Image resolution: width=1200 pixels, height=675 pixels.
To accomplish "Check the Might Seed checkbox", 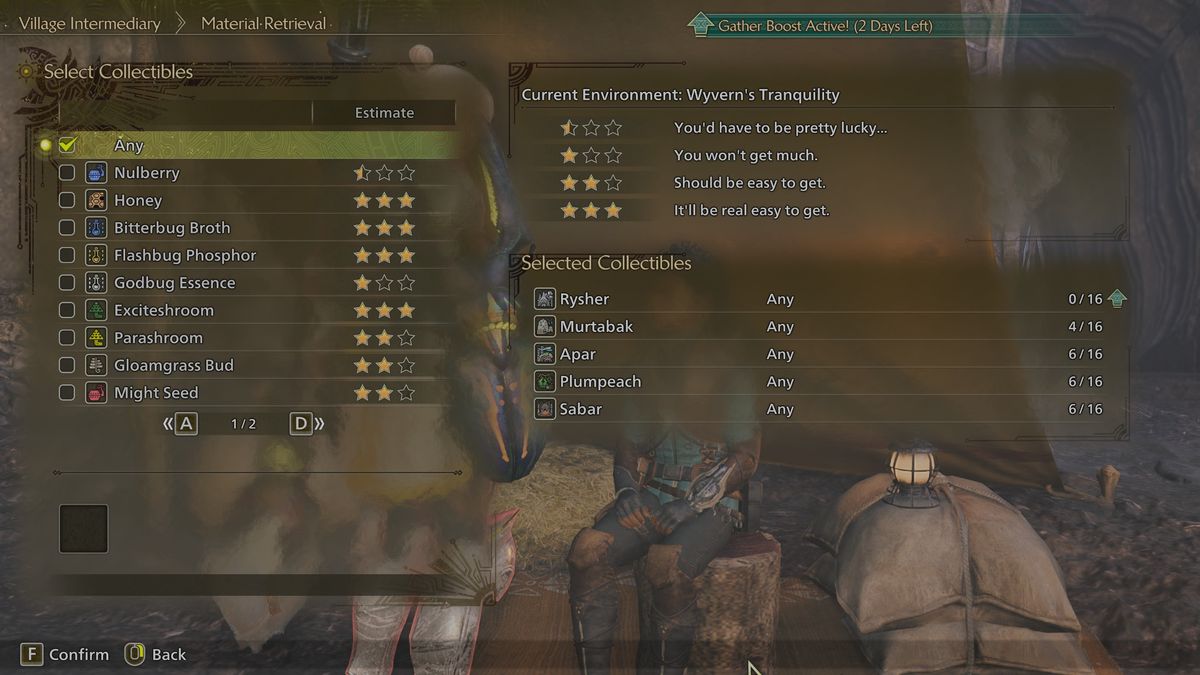I will pyautogui.click(x=67, y=393).
